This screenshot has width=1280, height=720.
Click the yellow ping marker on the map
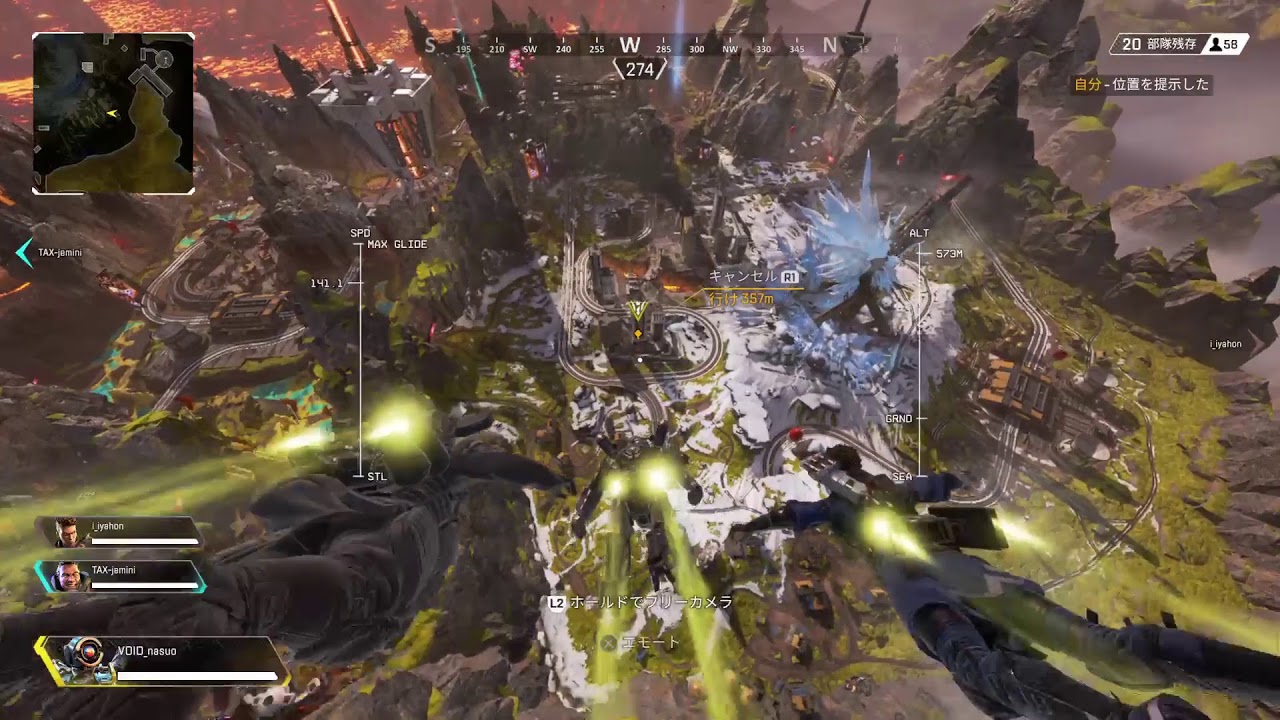click(637, 313)
